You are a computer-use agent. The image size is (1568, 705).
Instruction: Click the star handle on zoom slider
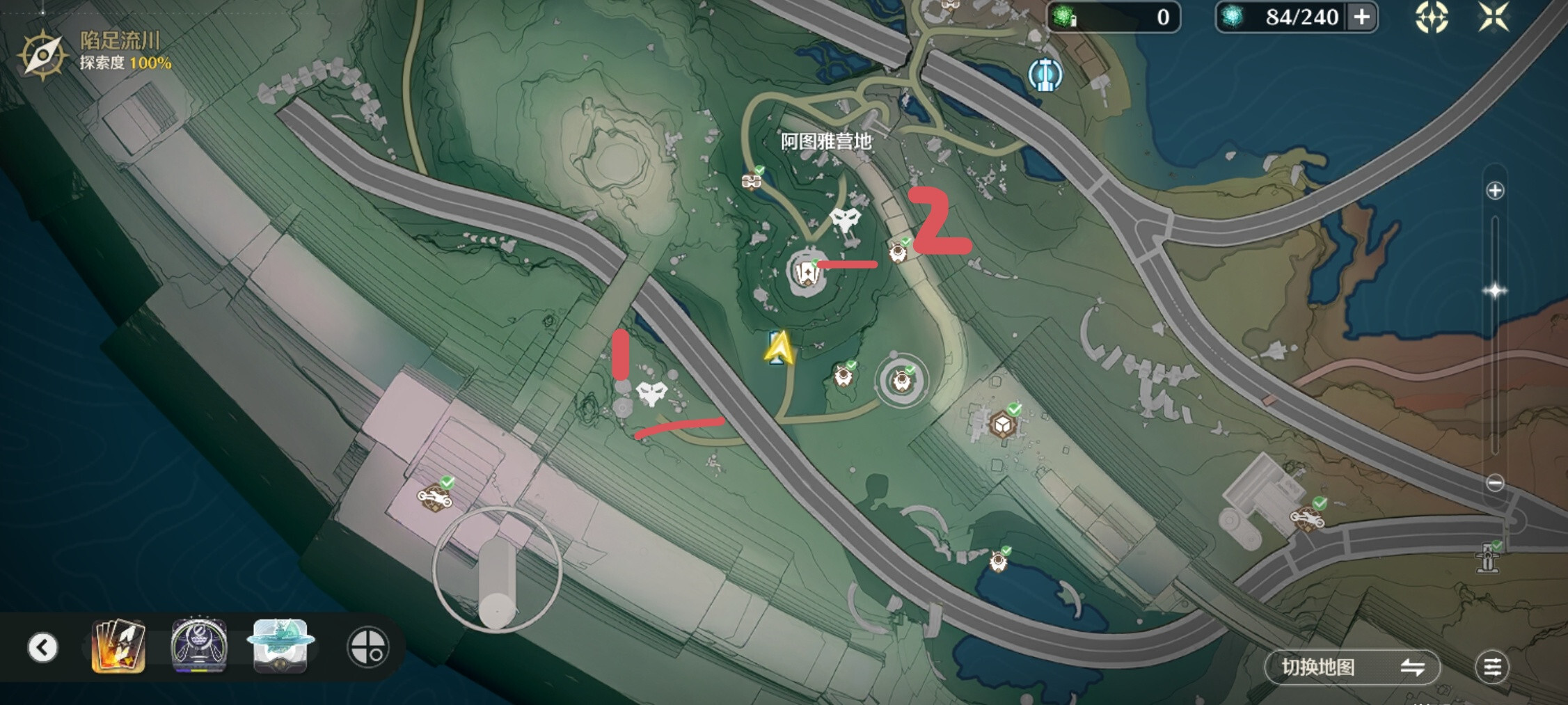click(x=1494, y=291)
